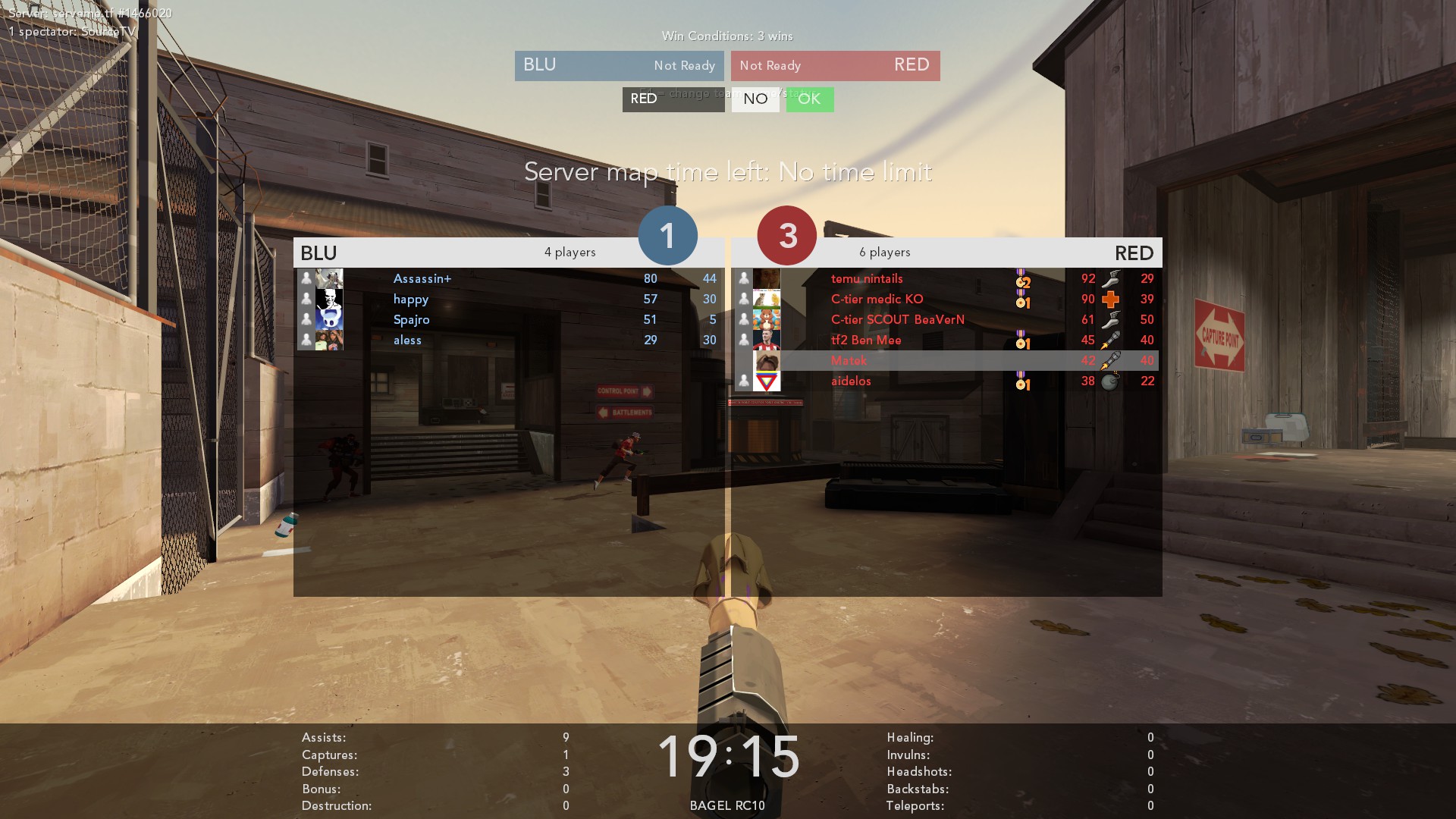The width and height of the screenshot is (1456, 819).
Task: Select aless in the BLU roster
Action: pos(407,340)
